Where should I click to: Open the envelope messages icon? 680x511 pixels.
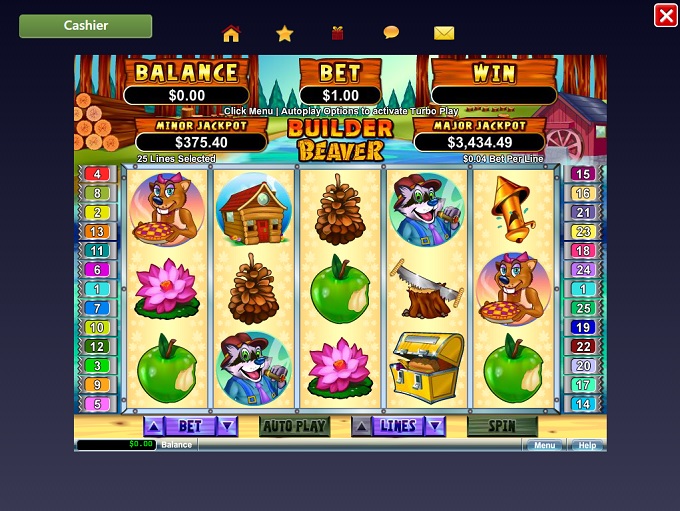tap(444, 33)
